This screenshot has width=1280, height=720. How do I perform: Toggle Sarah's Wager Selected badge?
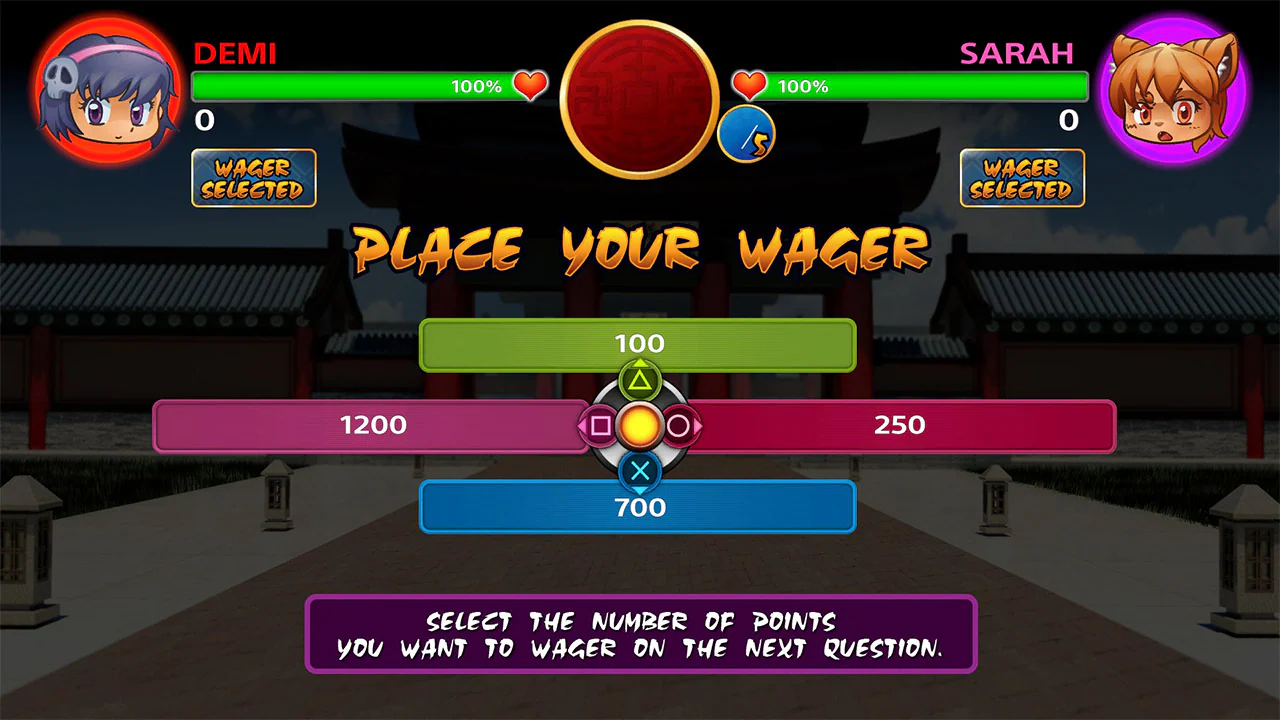(1022, 177)
